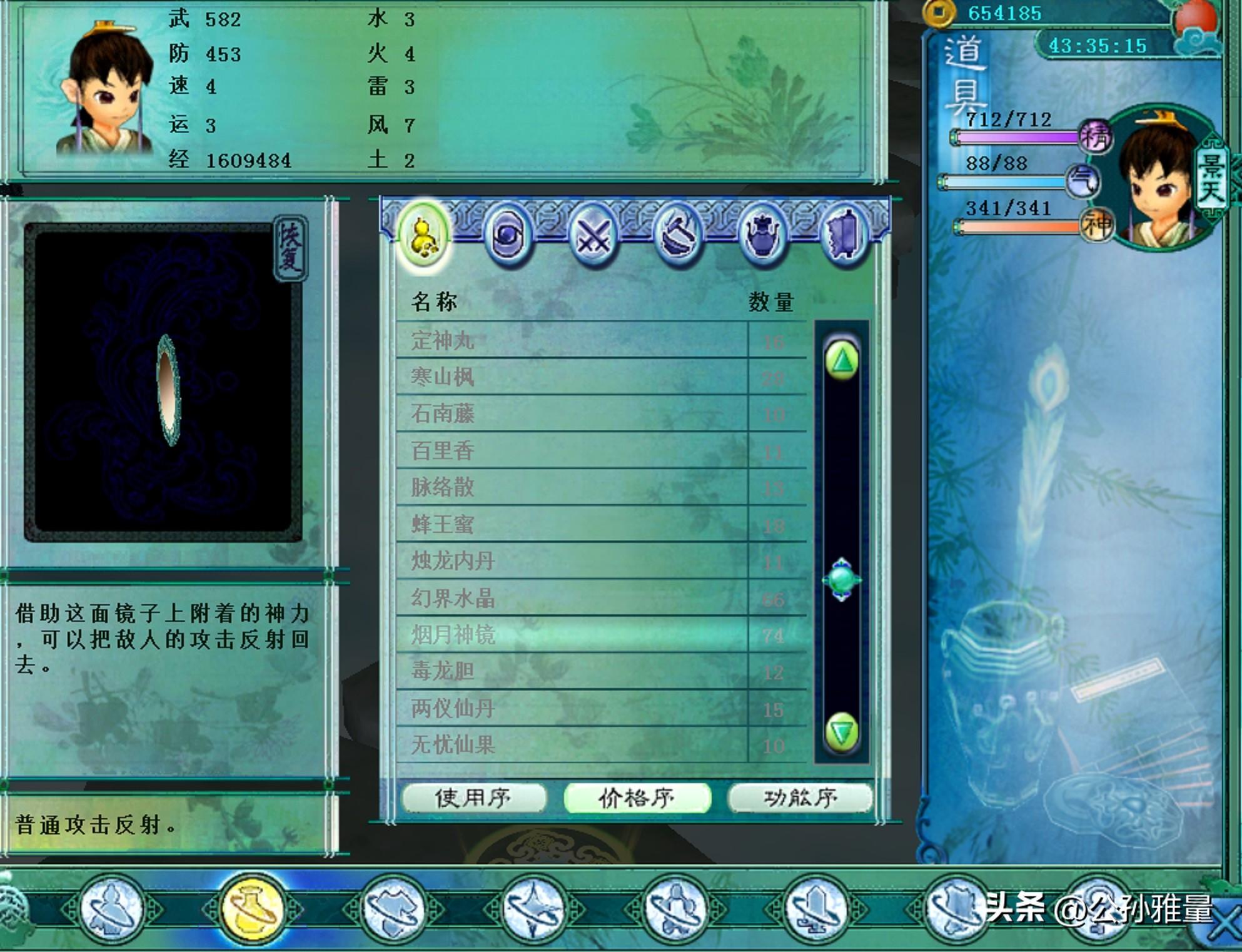This screenshot has width=1242, height=952.
Task: Pick the 烟月神镜 entry
Action: tap(569, 635)
